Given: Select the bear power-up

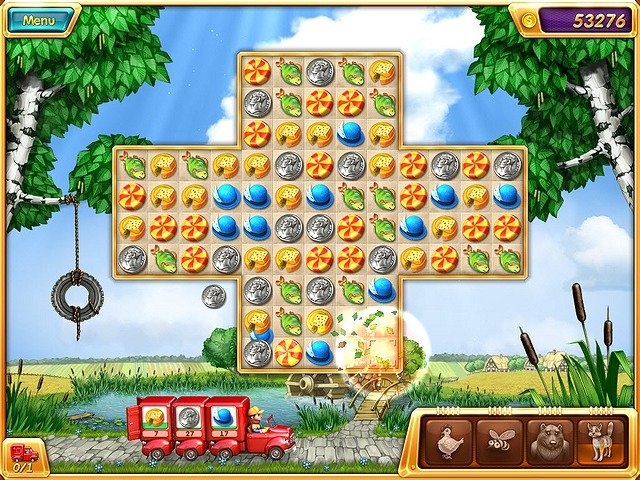Looking at the screenshot, I should (x=550, y=441).
